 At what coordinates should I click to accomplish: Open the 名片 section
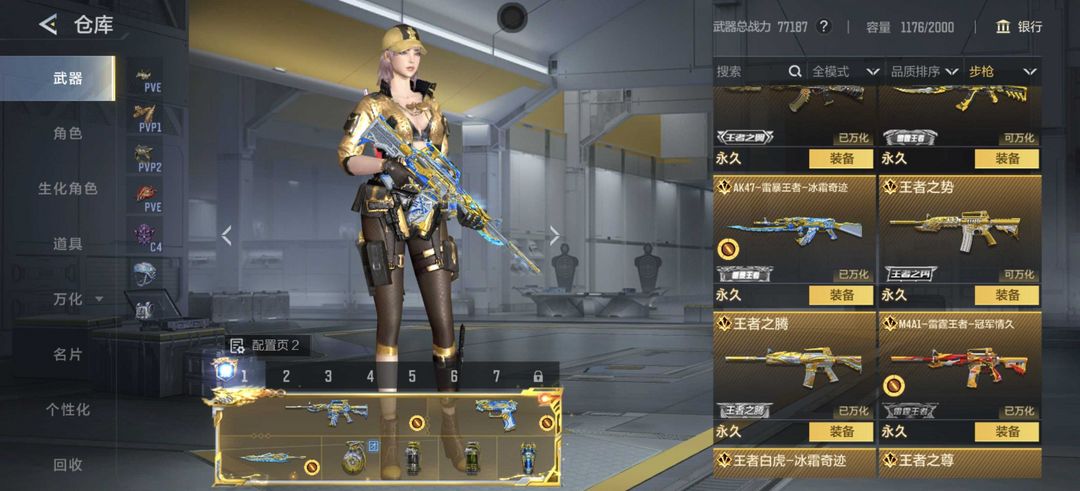coord(68,354)
